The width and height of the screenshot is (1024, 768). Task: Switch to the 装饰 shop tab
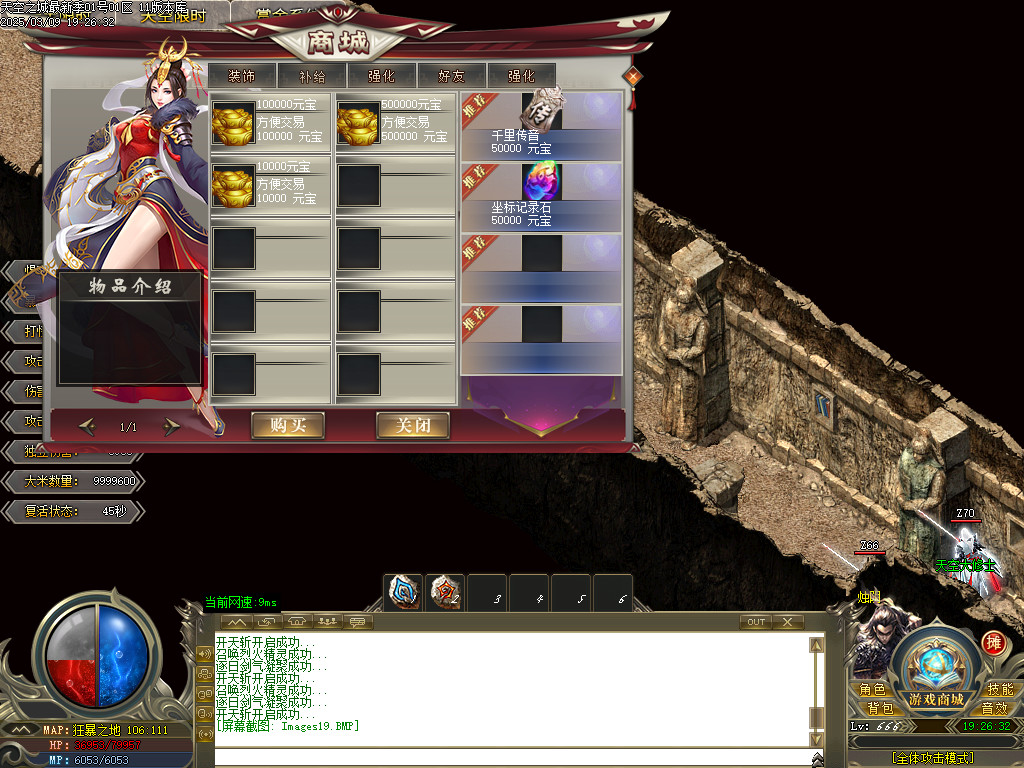coord(241,75)
